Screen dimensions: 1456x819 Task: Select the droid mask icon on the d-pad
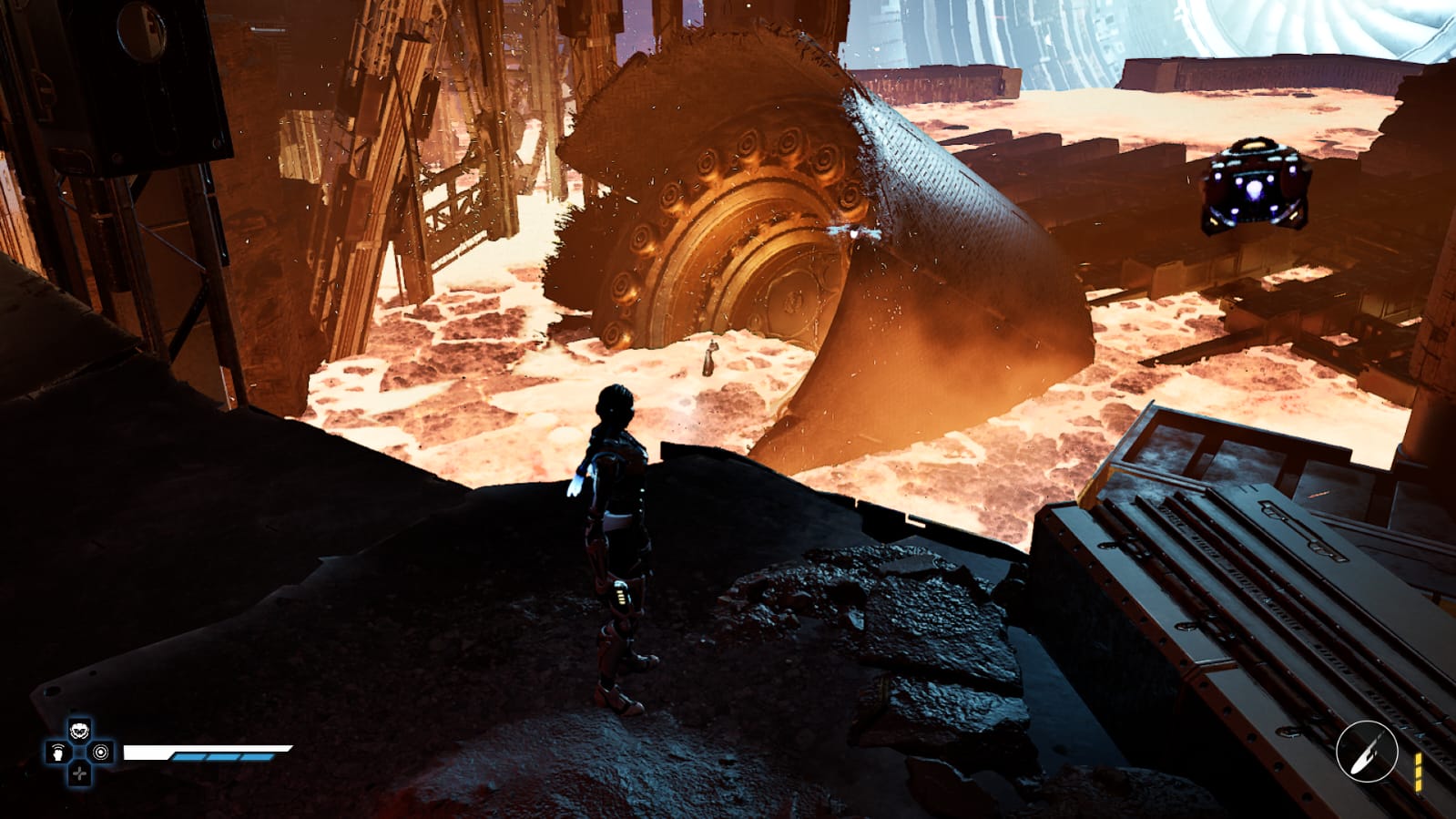coord(80,731)
